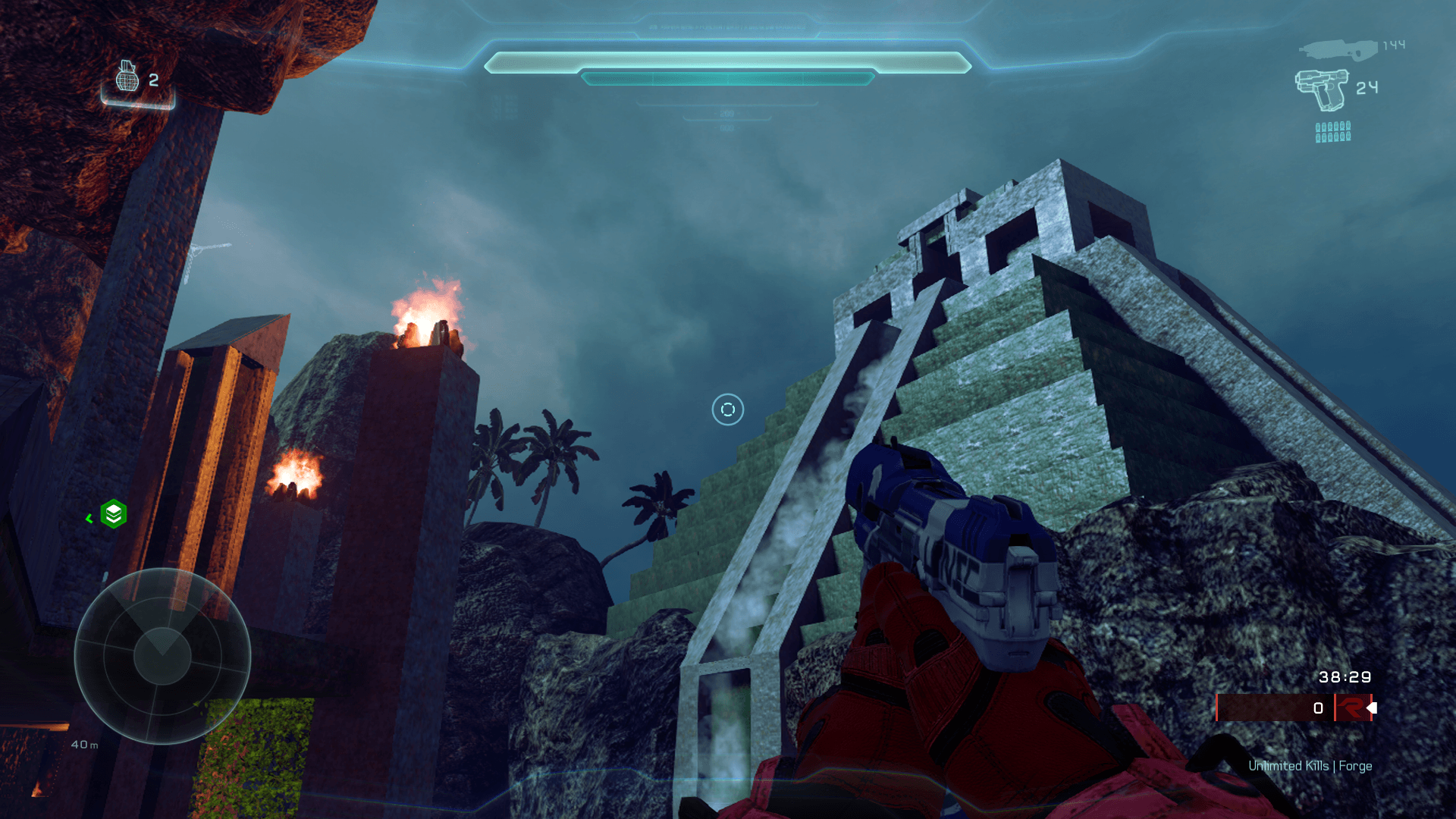The image size is (1456, 819).
Task: Click the circular motion tracker radar
Action: click(x=162, y=656)
